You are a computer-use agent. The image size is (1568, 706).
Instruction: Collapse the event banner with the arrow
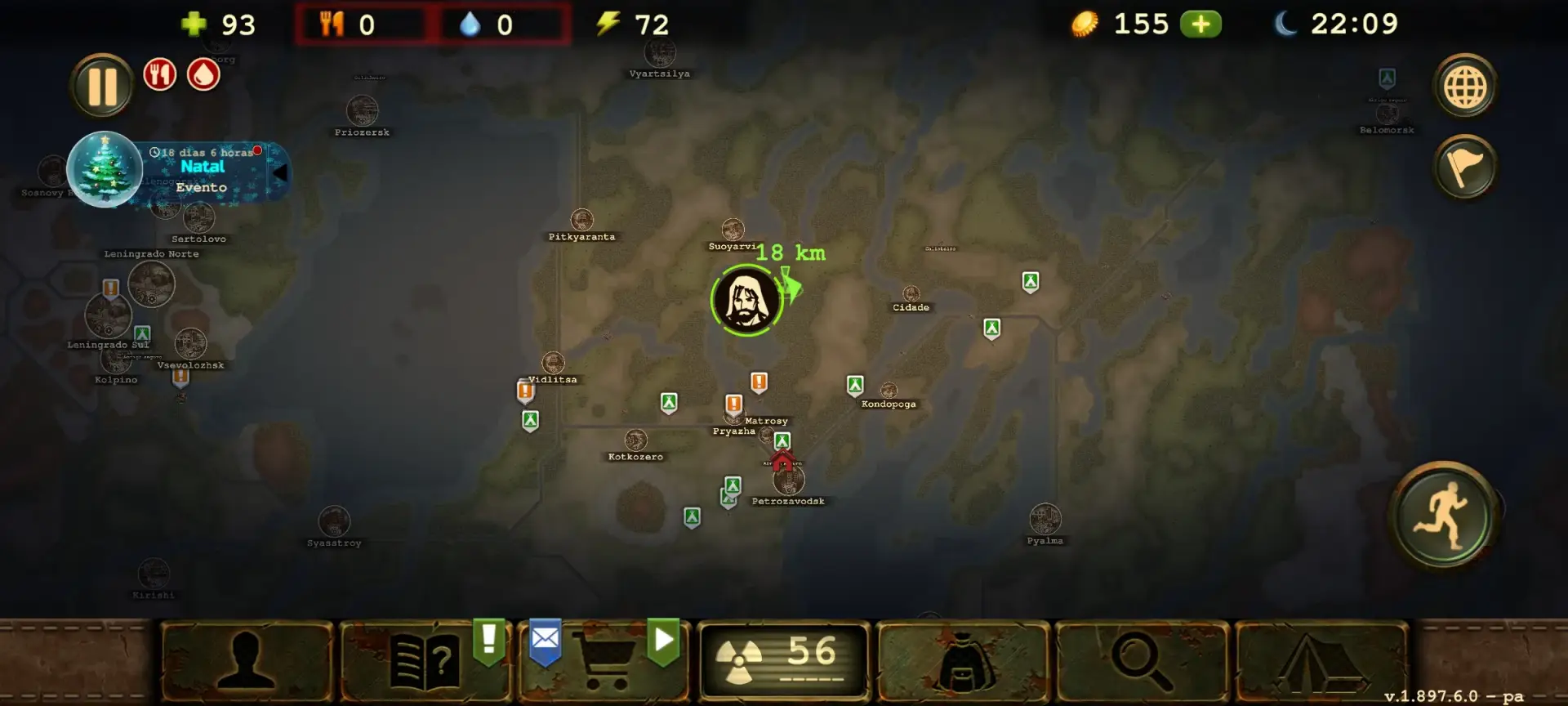point(279,172)
